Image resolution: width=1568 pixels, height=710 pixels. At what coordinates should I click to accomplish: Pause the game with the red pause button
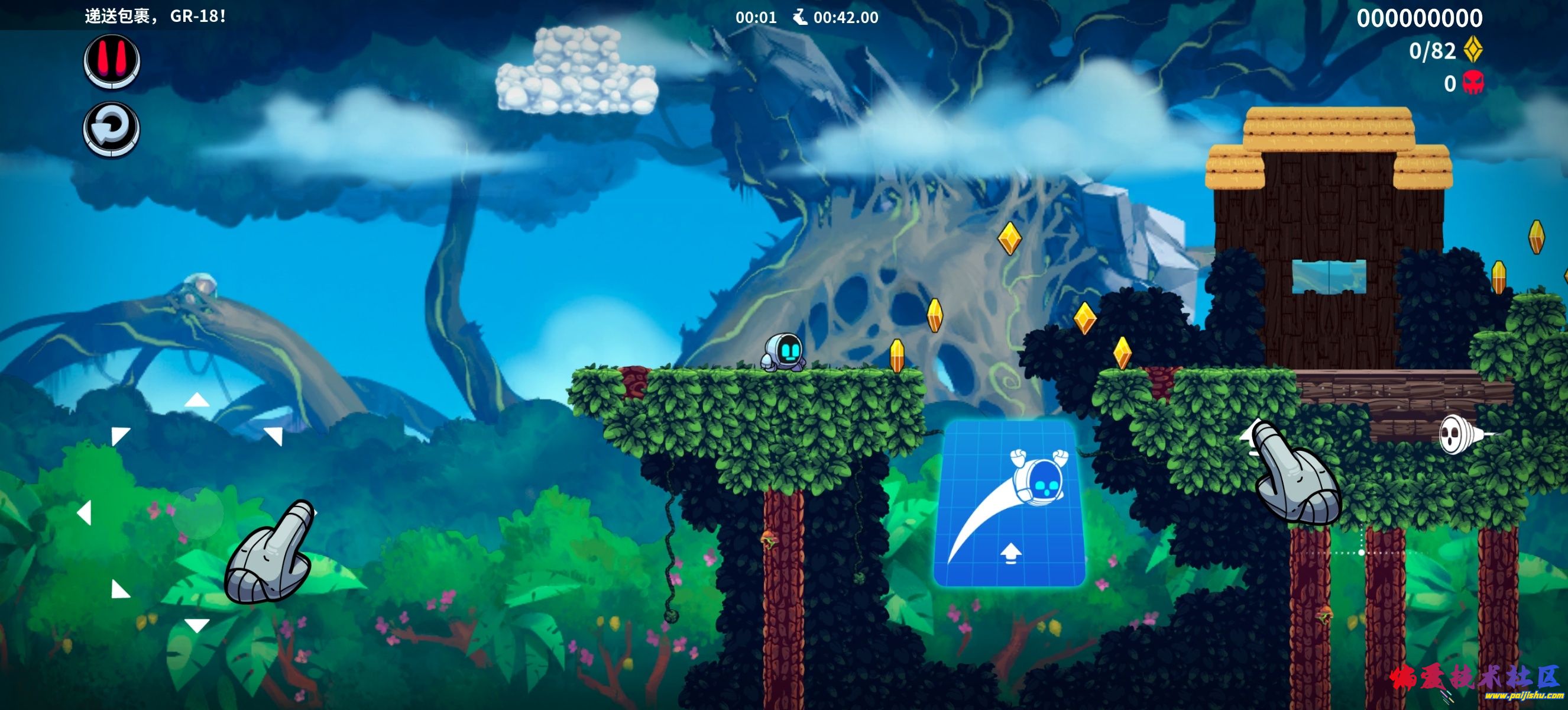(x=112, y=61)
